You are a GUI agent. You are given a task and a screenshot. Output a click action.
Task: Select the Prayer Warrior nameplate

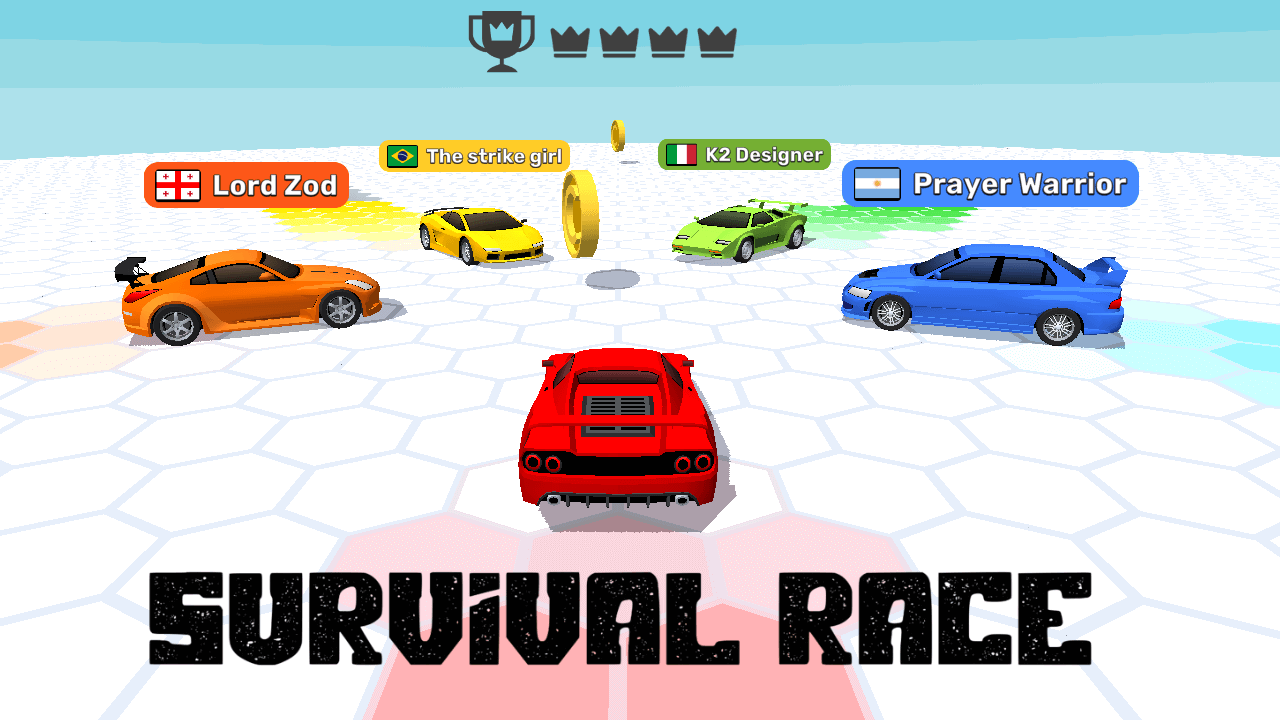(988, 184)
